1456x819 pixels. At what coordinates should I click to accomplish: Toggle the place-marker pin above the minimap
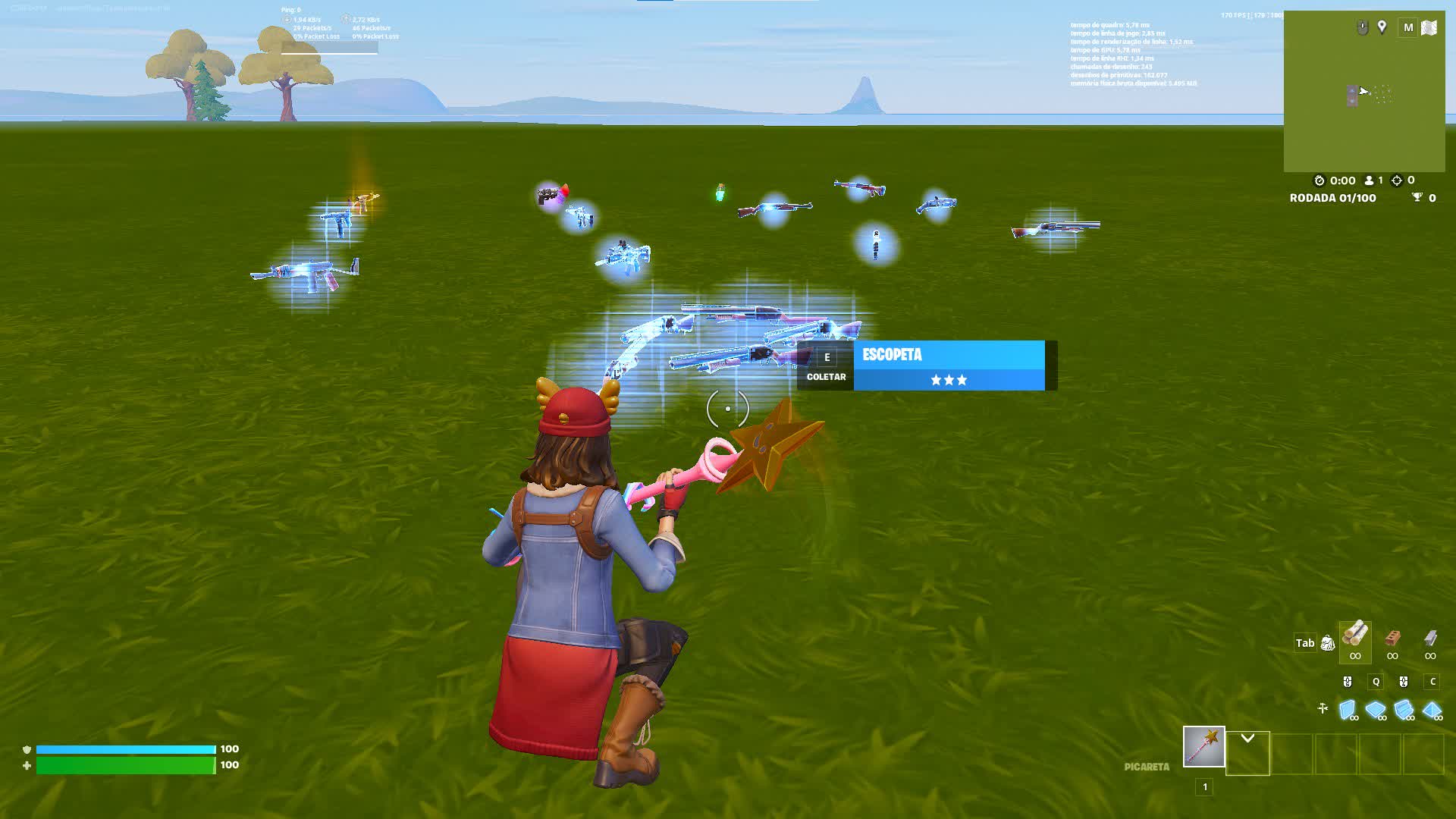(x=1382, y=27)
